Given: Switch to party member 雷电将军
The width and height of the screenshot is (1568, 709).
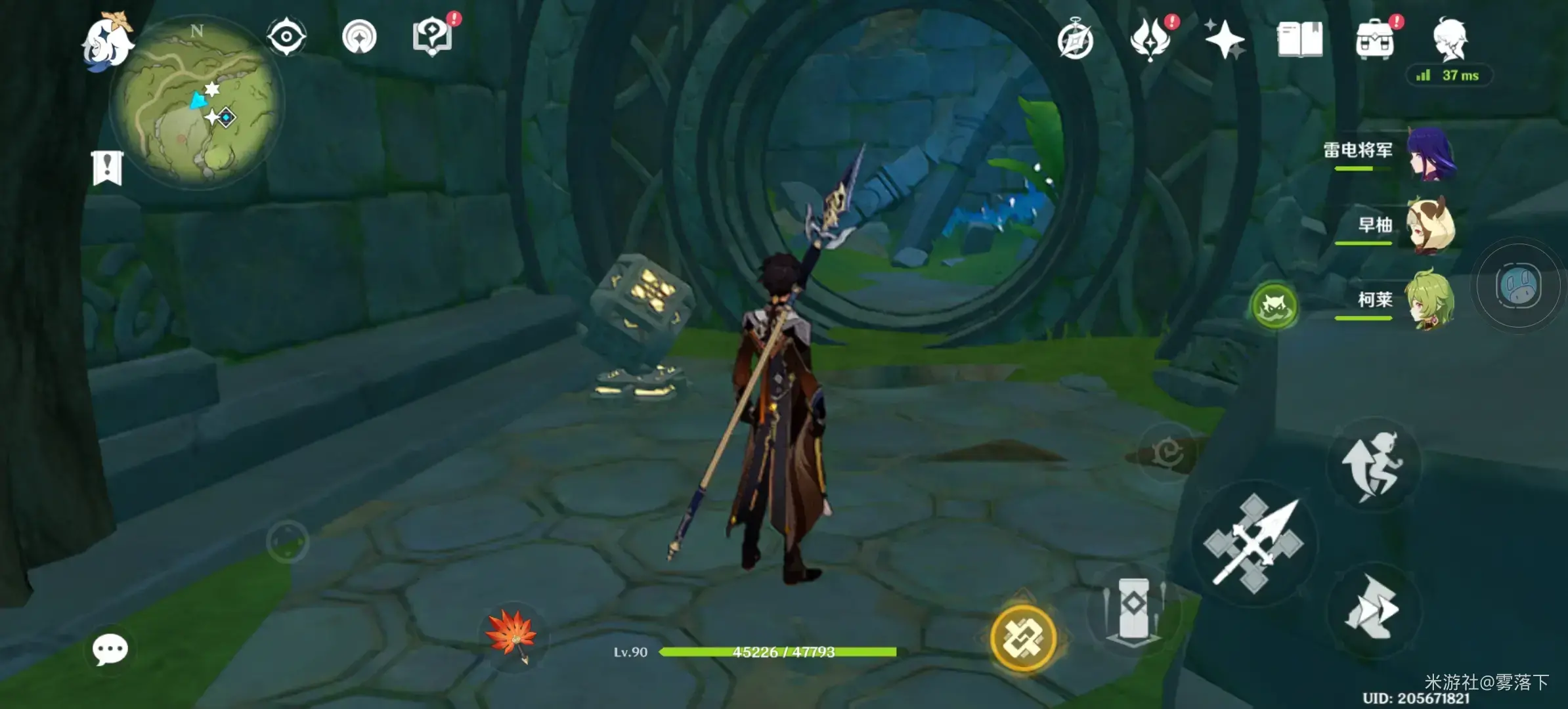Looking at the screenshot, I should pos(1430,155).
